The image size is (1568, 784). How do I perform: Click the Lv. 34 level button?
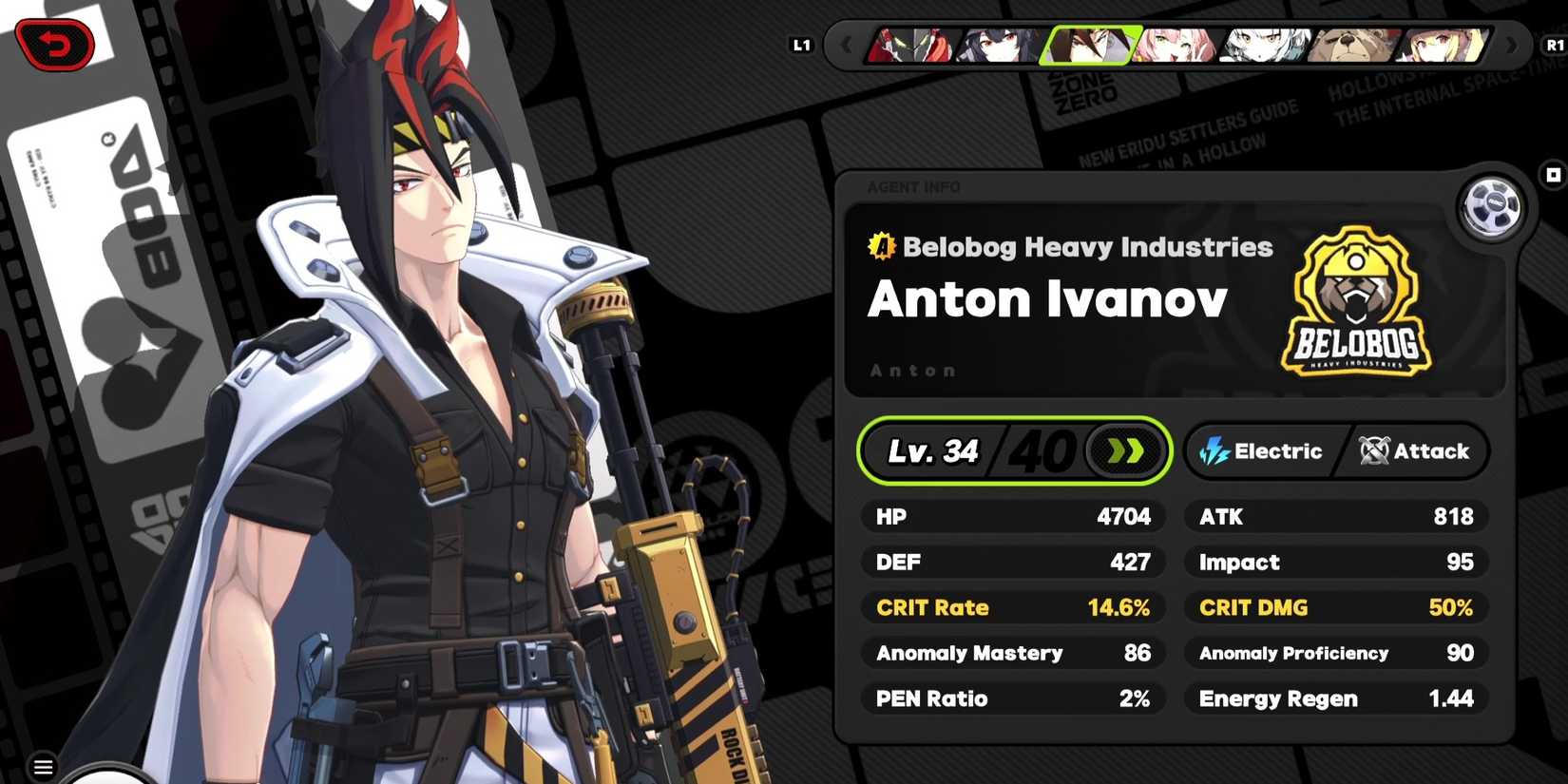[934, 451]
